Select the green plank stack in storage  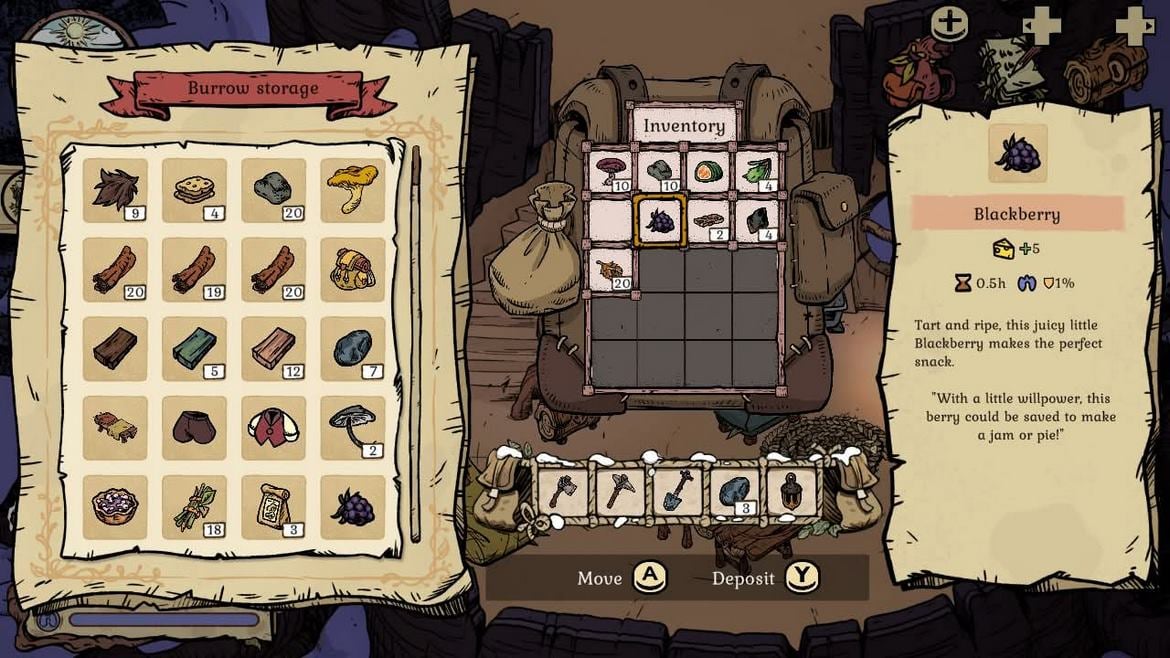coord(194,349)
